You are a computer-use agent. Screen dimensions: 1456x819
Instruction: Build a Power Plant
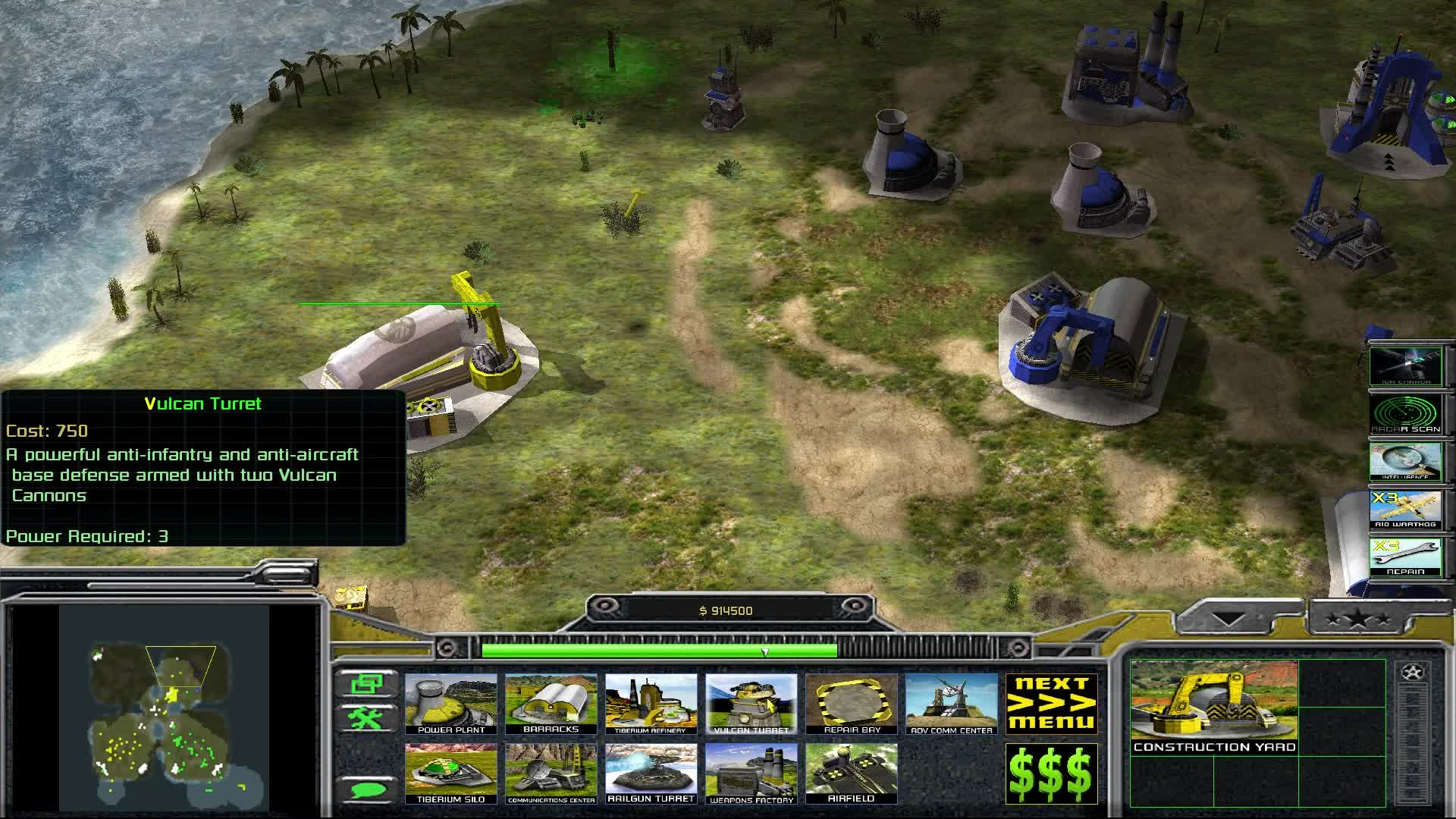click(x=450, y=704)
